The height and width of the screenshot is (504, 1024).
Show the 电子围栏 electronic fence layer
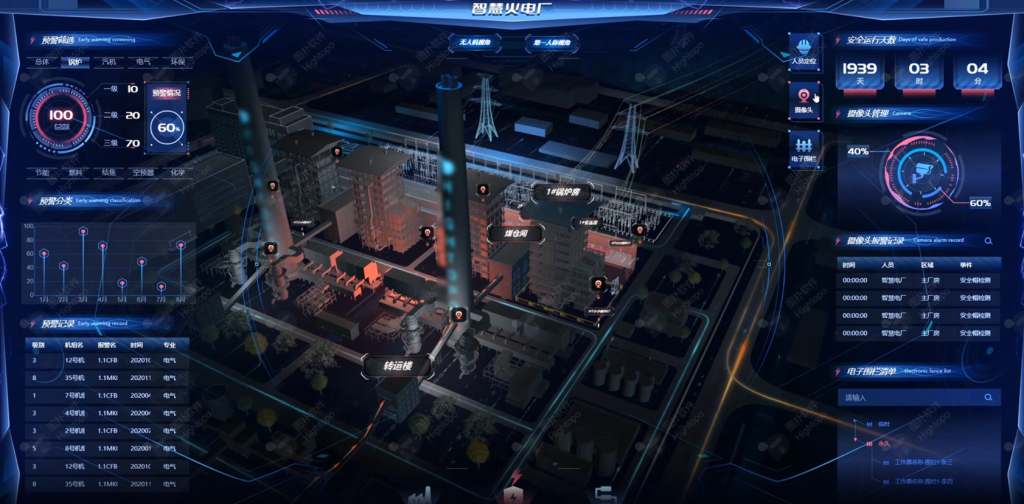click(x=804, y=148)
